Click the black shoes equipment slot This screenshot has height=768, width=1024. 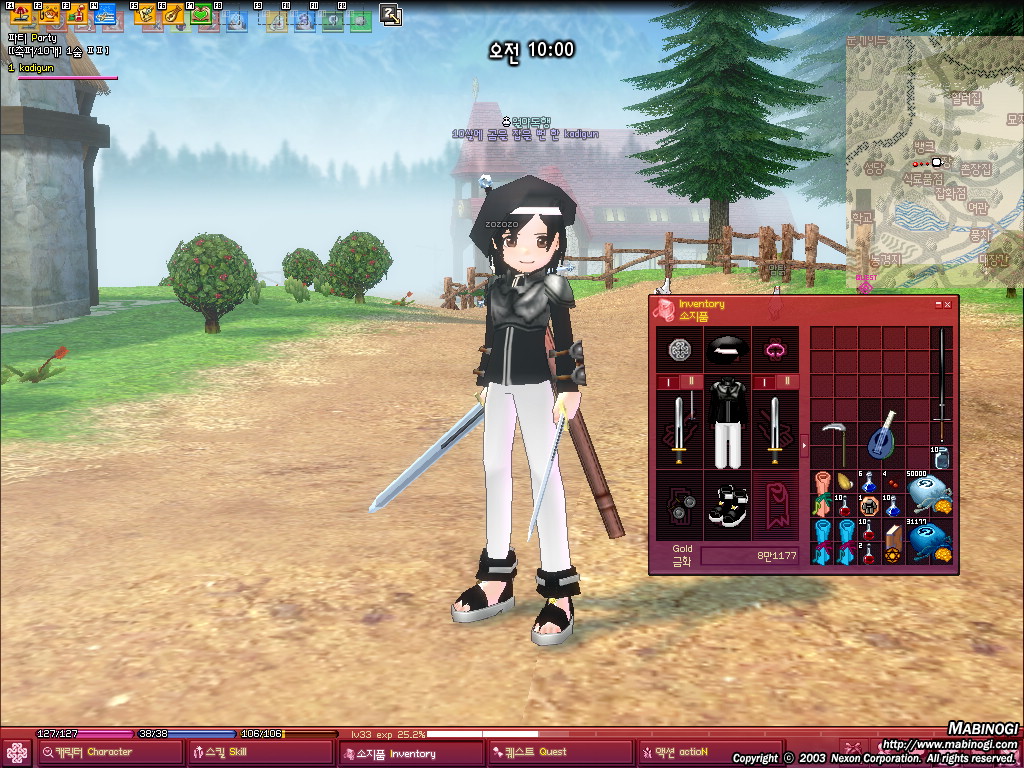727,504
